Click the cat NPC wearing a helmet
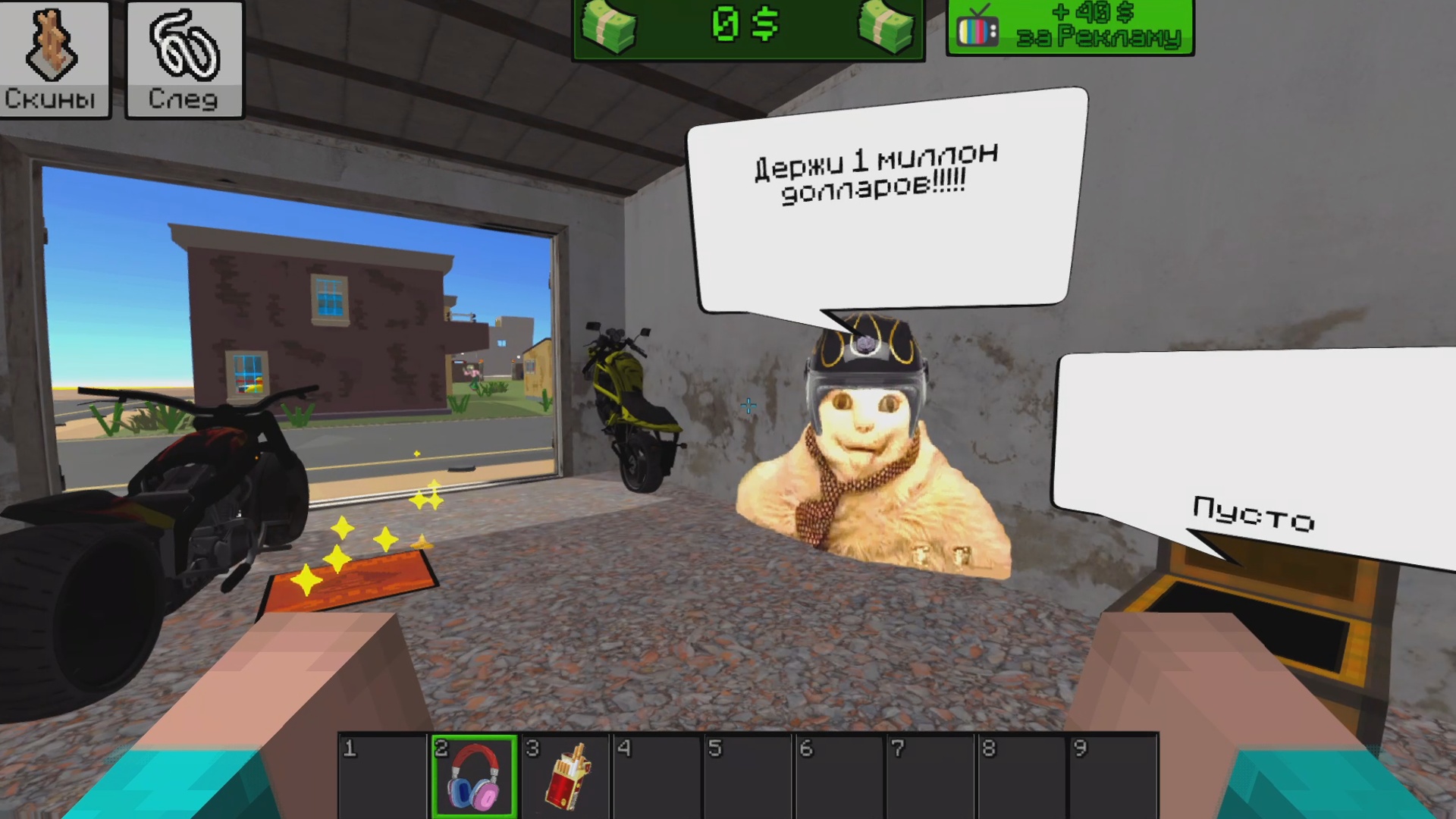Image resolution: width=1456 pixels, height=819 pixels. 864,425
